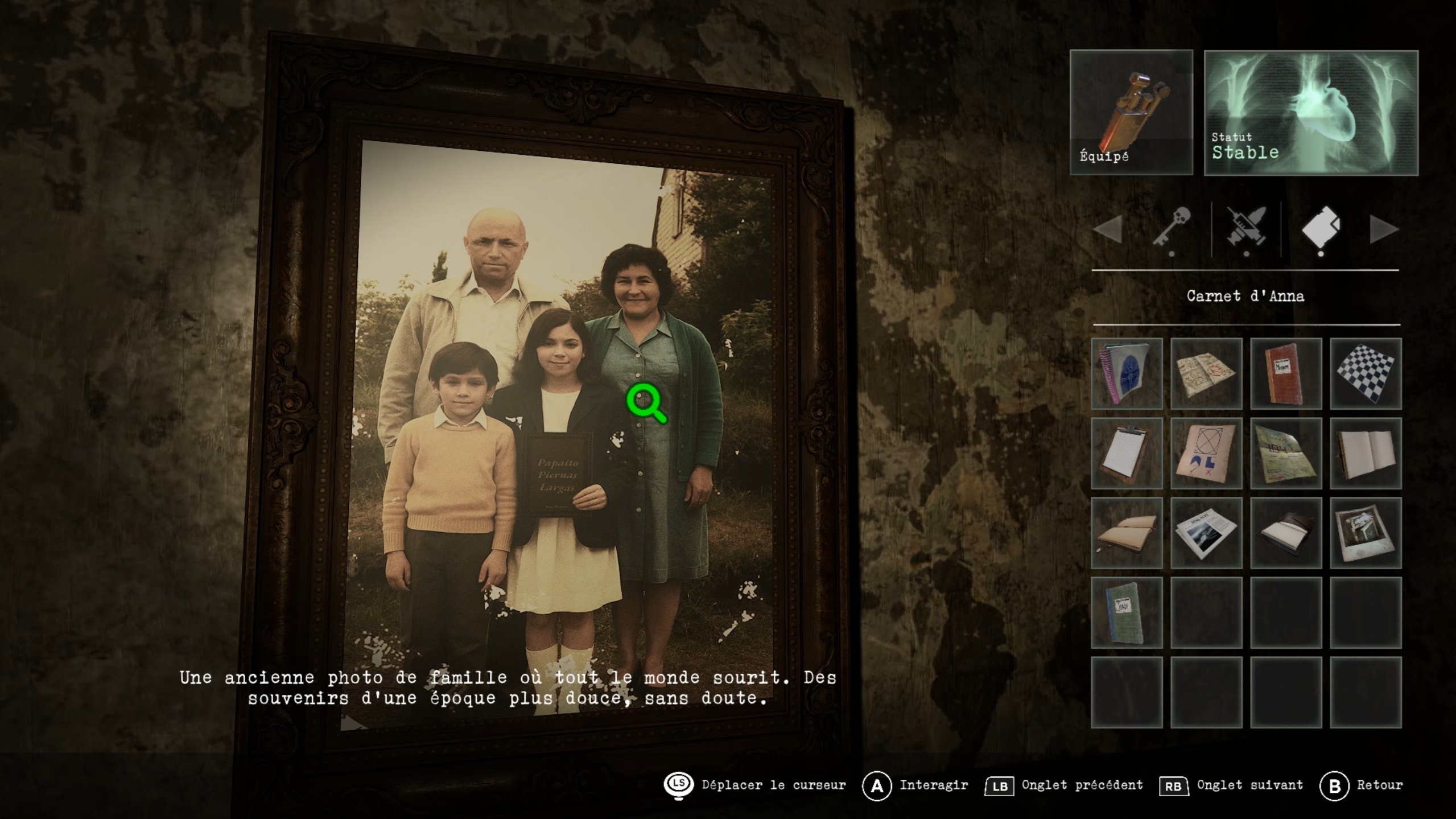Screen dimensions: 1456x819
Task: Select the equipped item slot labeled Équipé
Action: coord(1131,112)
